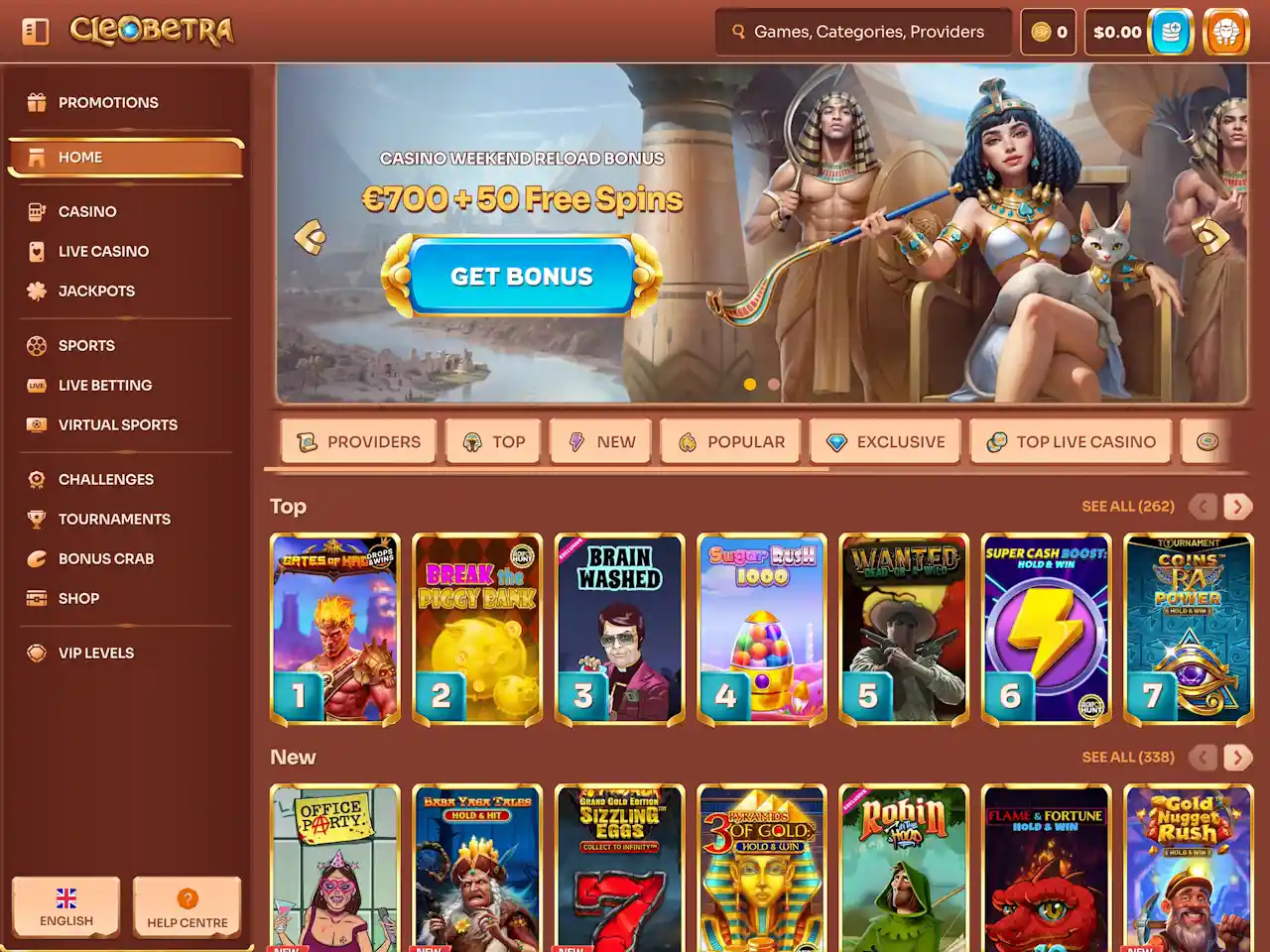
Task: See all 262 Top games
Action: tap(1127, 506)
